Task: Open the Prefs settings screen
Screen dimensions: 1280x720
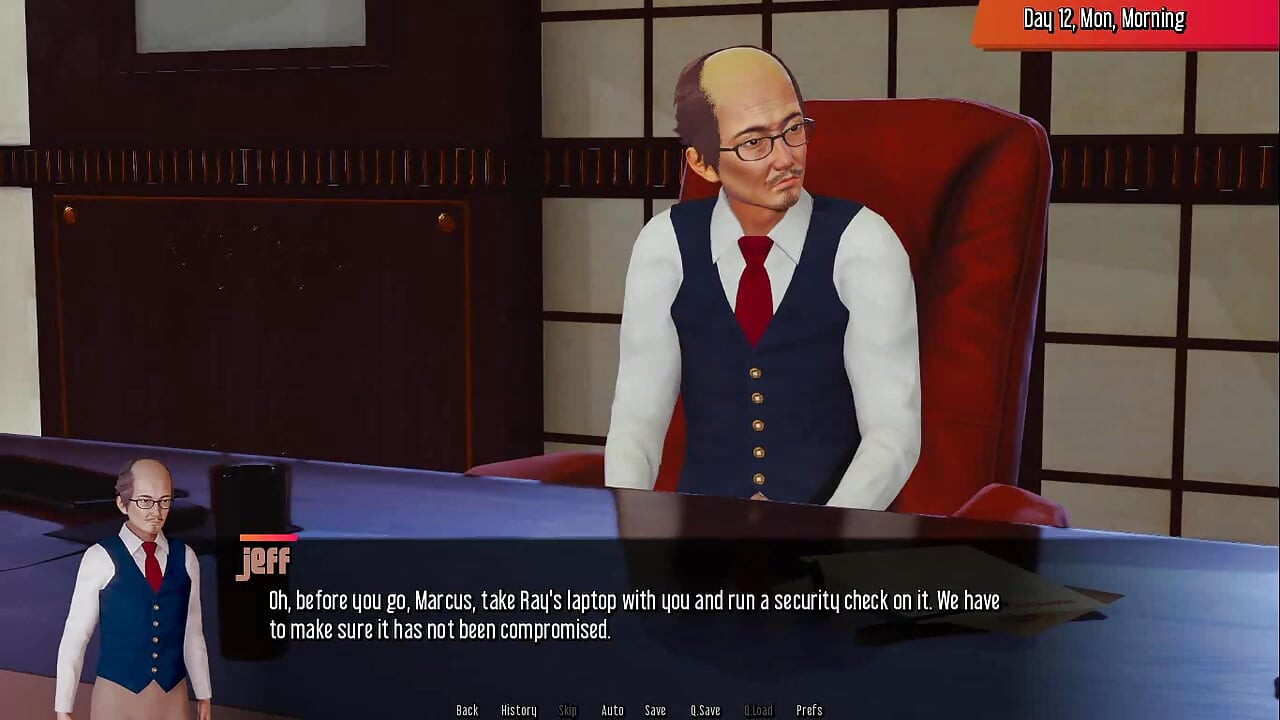Action: pyautogui.click(x=809, y=710)
